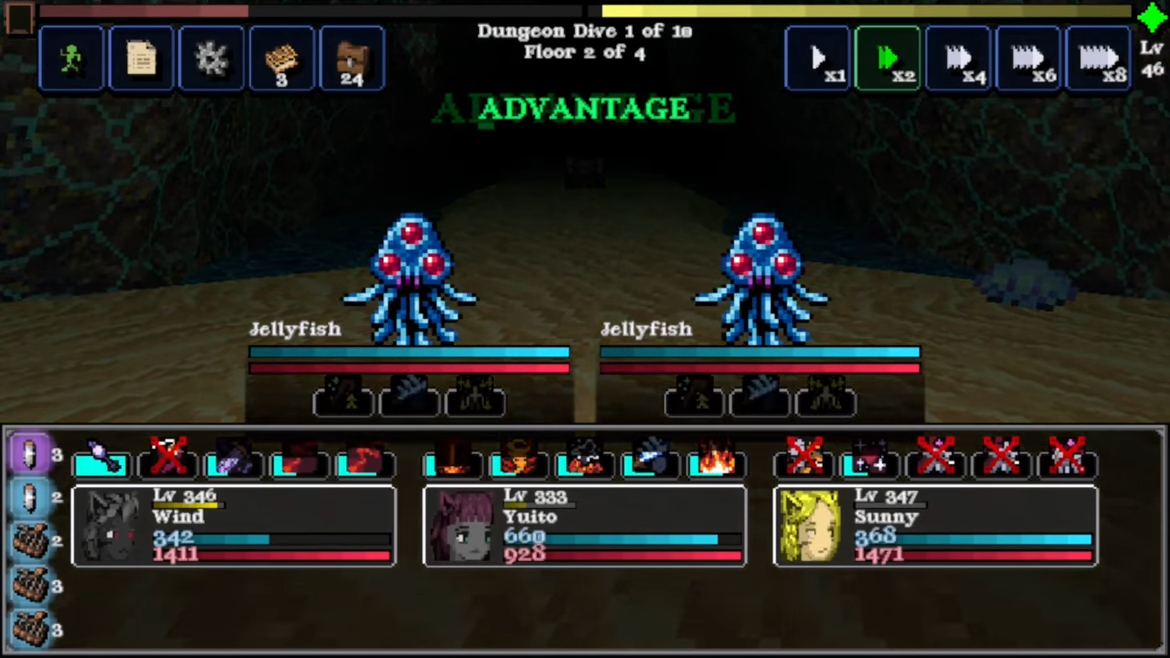Viewport: 1170px width, 658px height.
Task: Activate the x8 maximum speed
Action: pos(1099,59)
